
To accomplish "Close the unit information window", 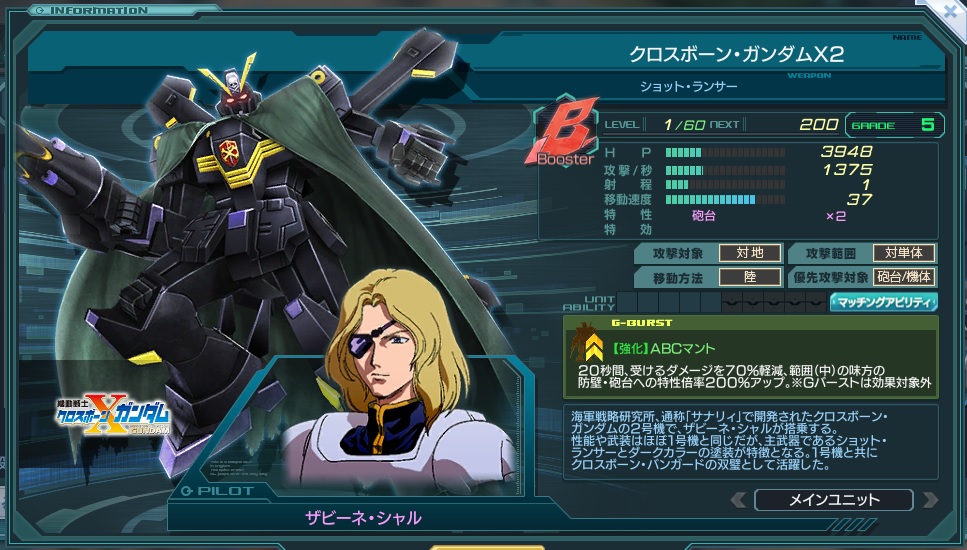I will pos(953,10).
